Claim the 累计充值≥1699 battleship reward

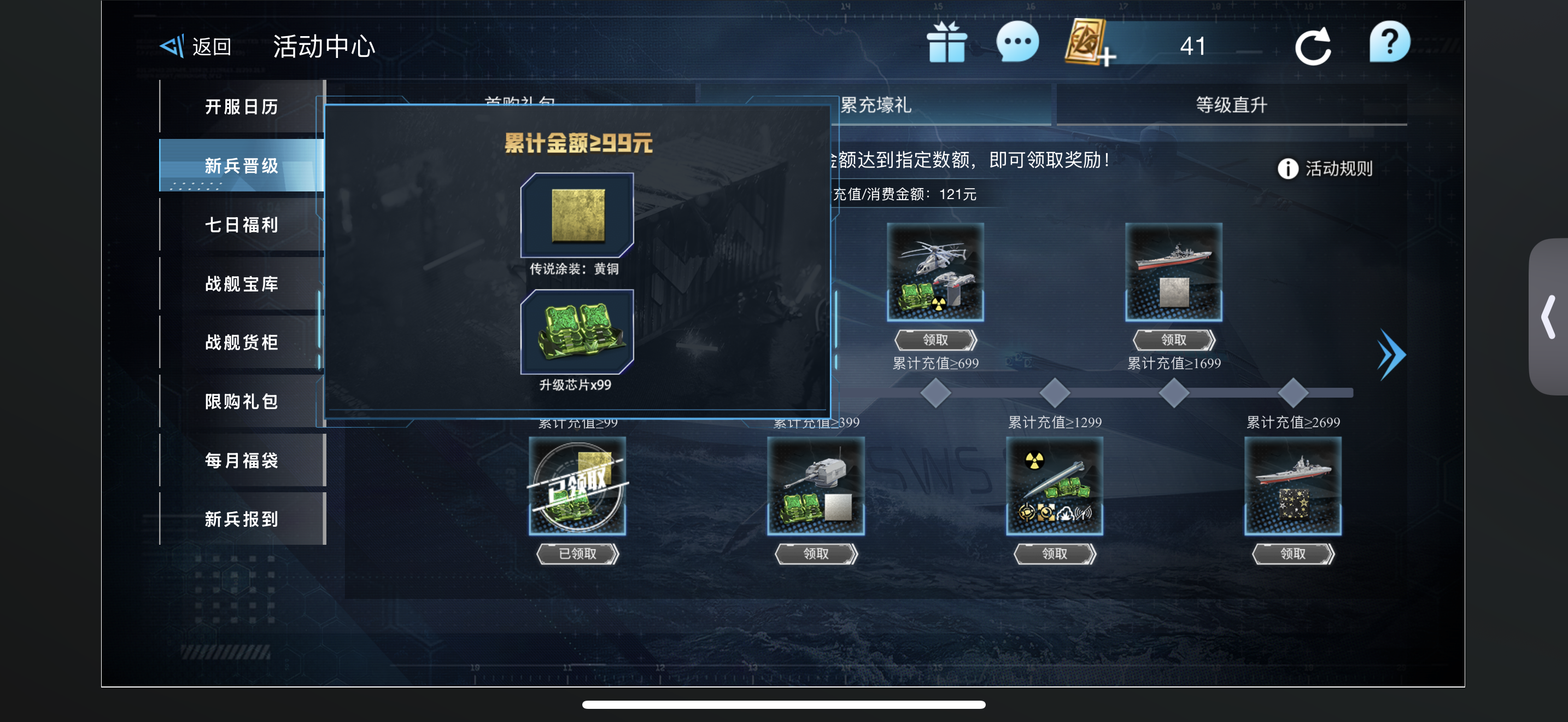click(x=1174, y=339)
